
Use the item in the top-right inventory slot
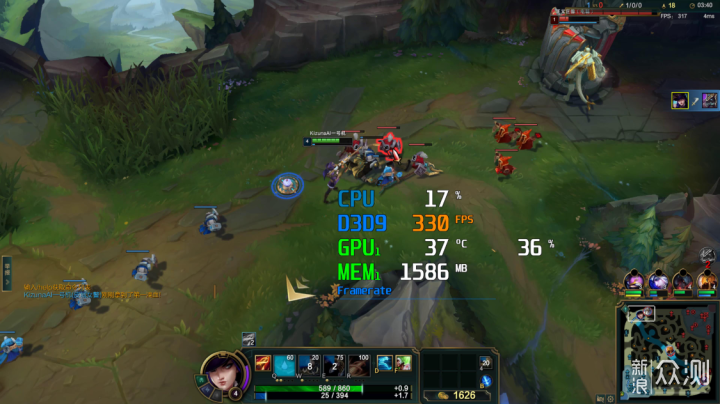pyautogui.click(x=486, y=362)
